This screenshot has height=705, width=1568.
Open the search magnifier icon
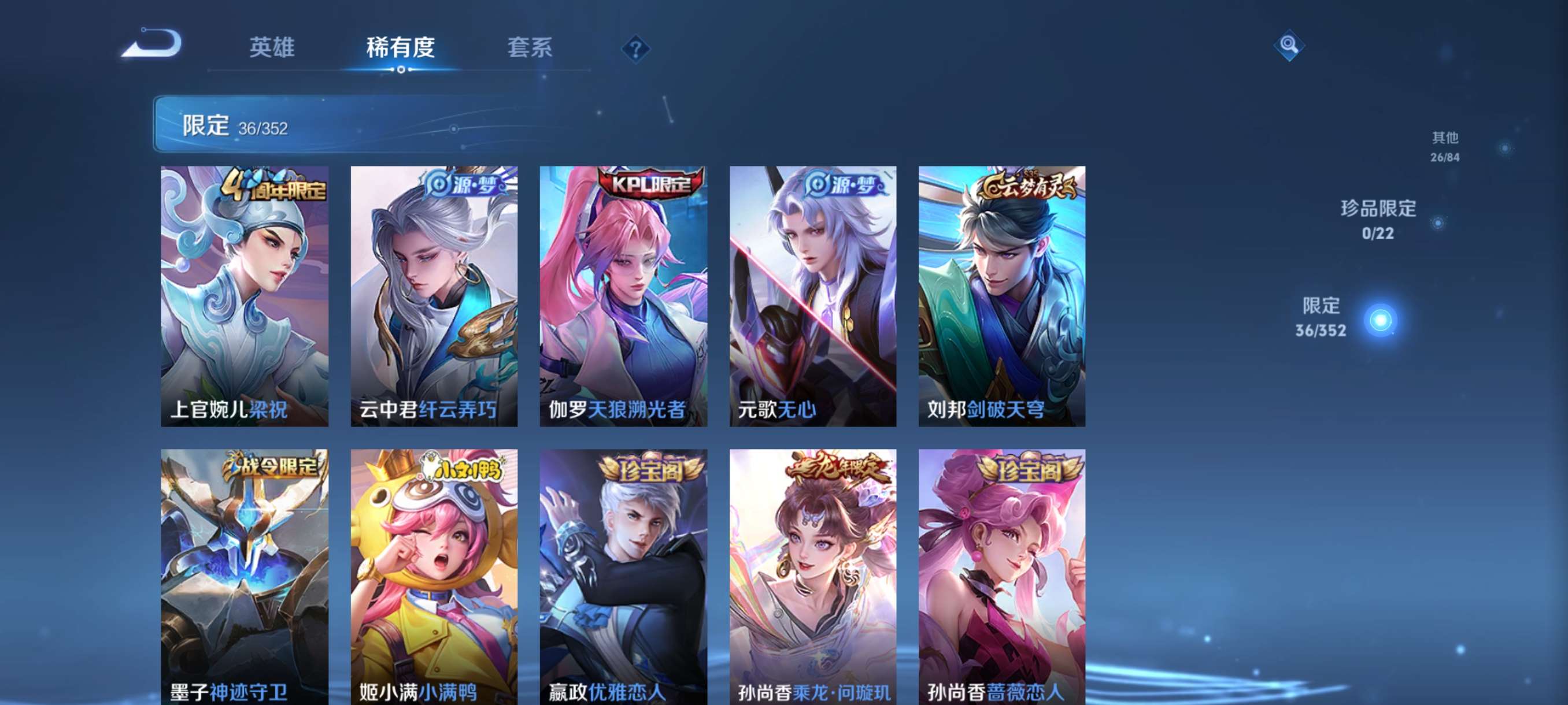point(1289,45)
